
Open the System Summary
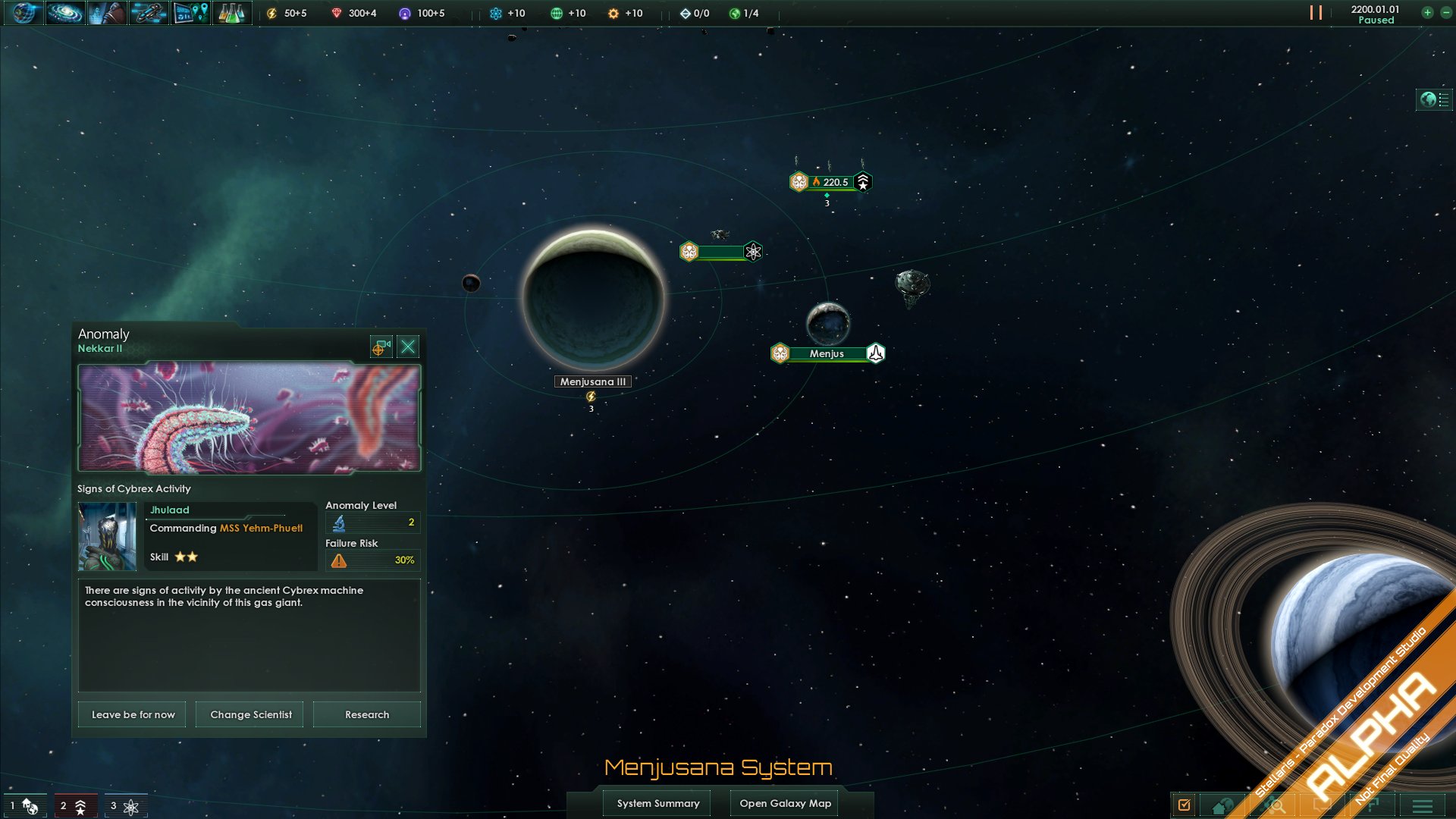point(657,803)
